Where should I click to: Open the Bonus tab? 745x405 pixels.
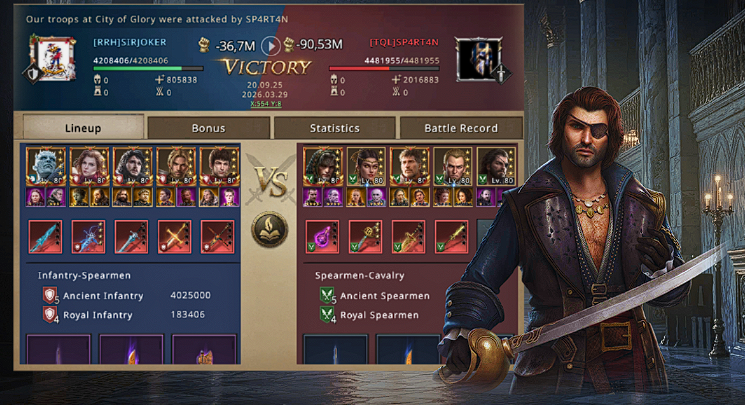(208, 128)
